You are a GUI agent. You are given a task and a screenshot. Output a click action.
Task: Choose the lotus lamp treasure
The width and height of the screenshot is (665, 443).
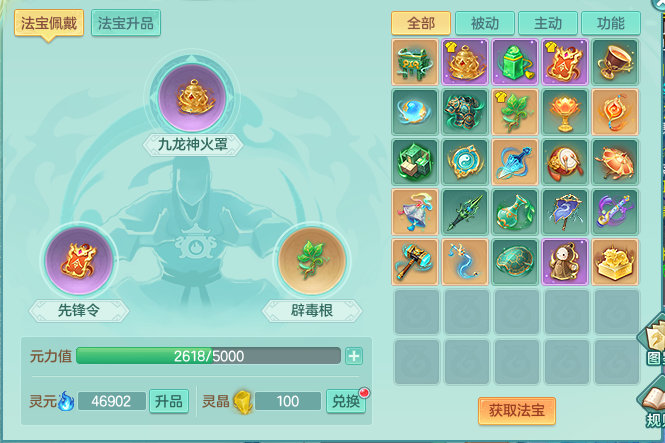pos(565,111)
